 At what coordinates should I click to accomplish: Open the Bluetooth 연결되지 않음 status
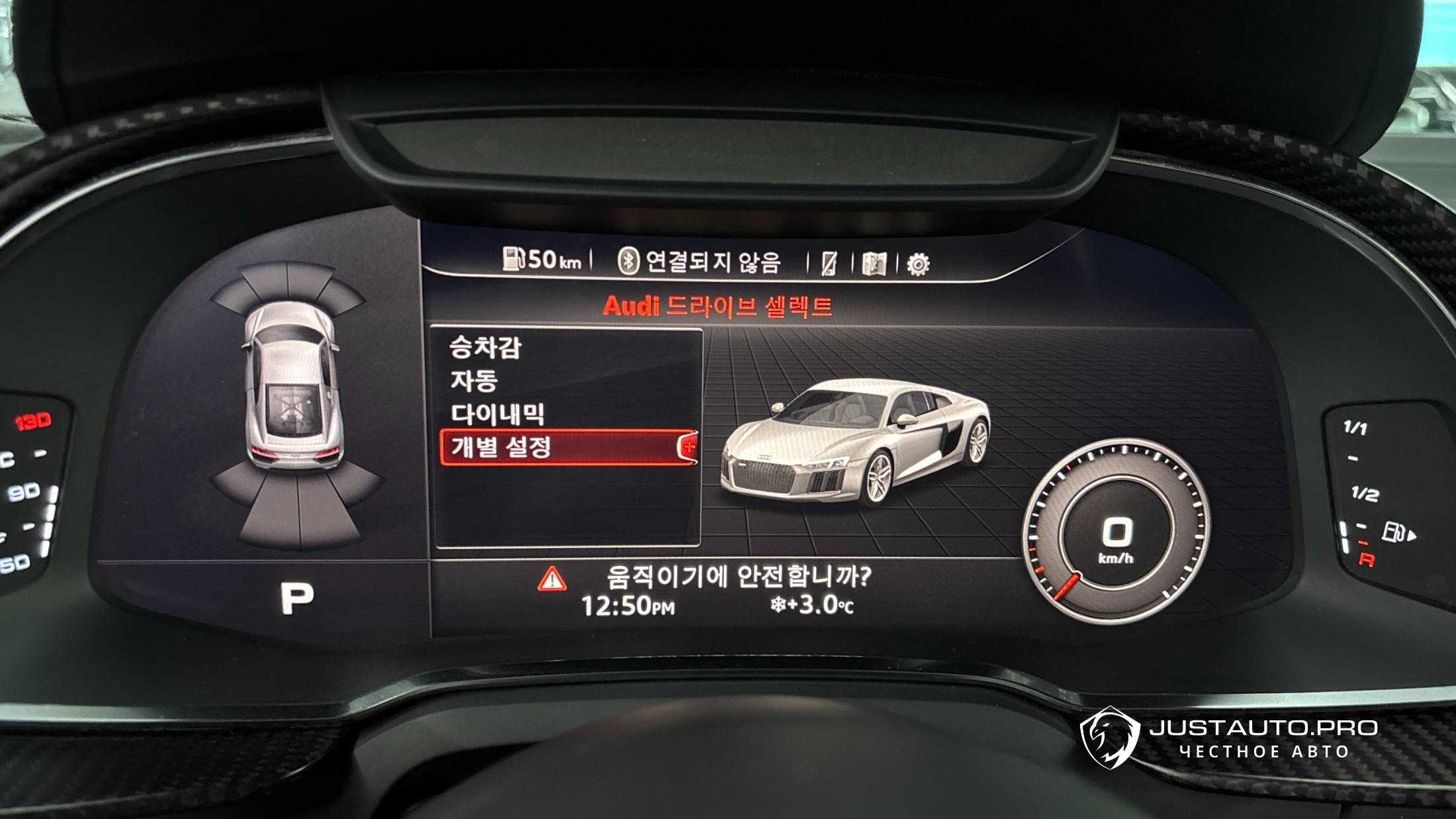point(700,262)
